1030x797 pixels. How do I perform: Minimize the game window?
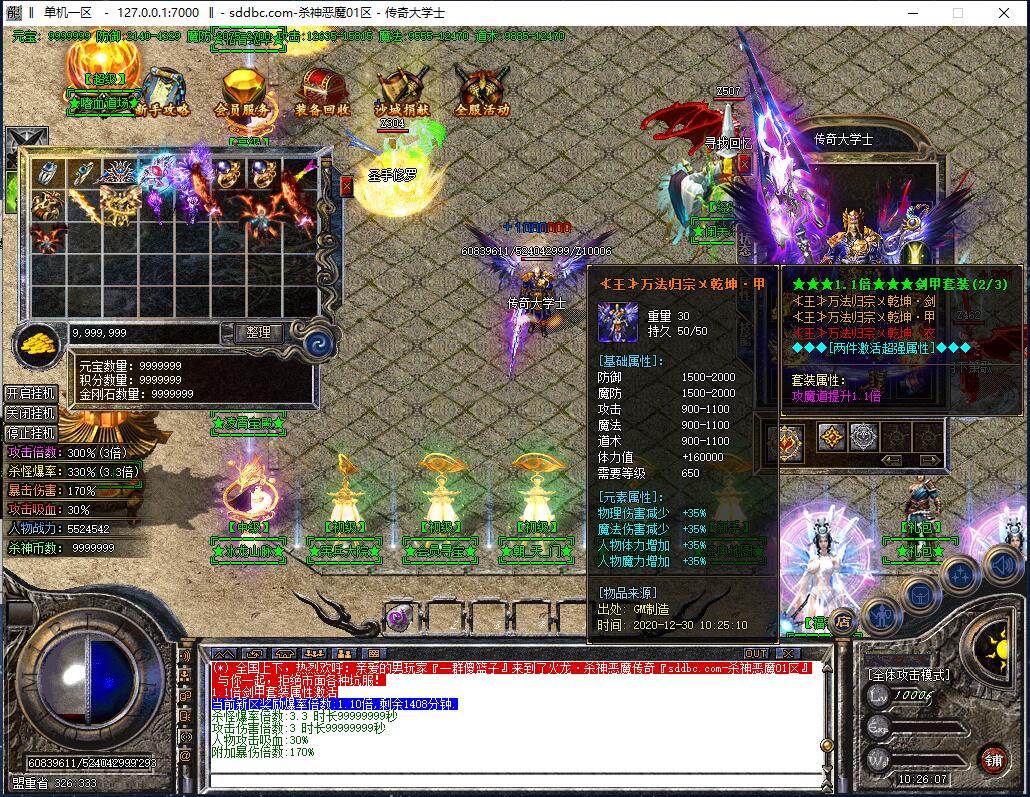(x=912, y=13)
